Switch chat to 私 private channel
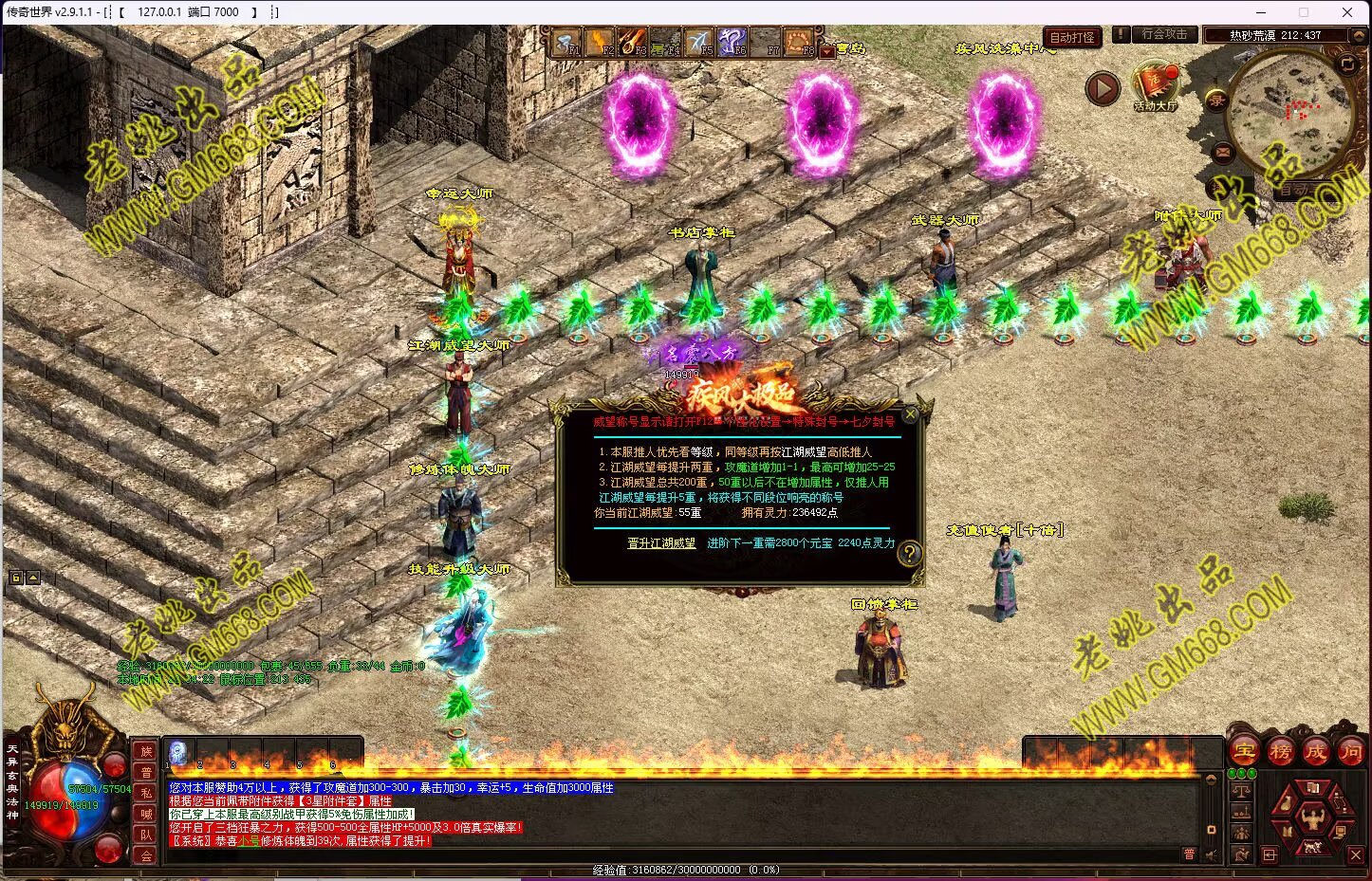This screenshot has width=1372, height=881. tap(145, 793)
